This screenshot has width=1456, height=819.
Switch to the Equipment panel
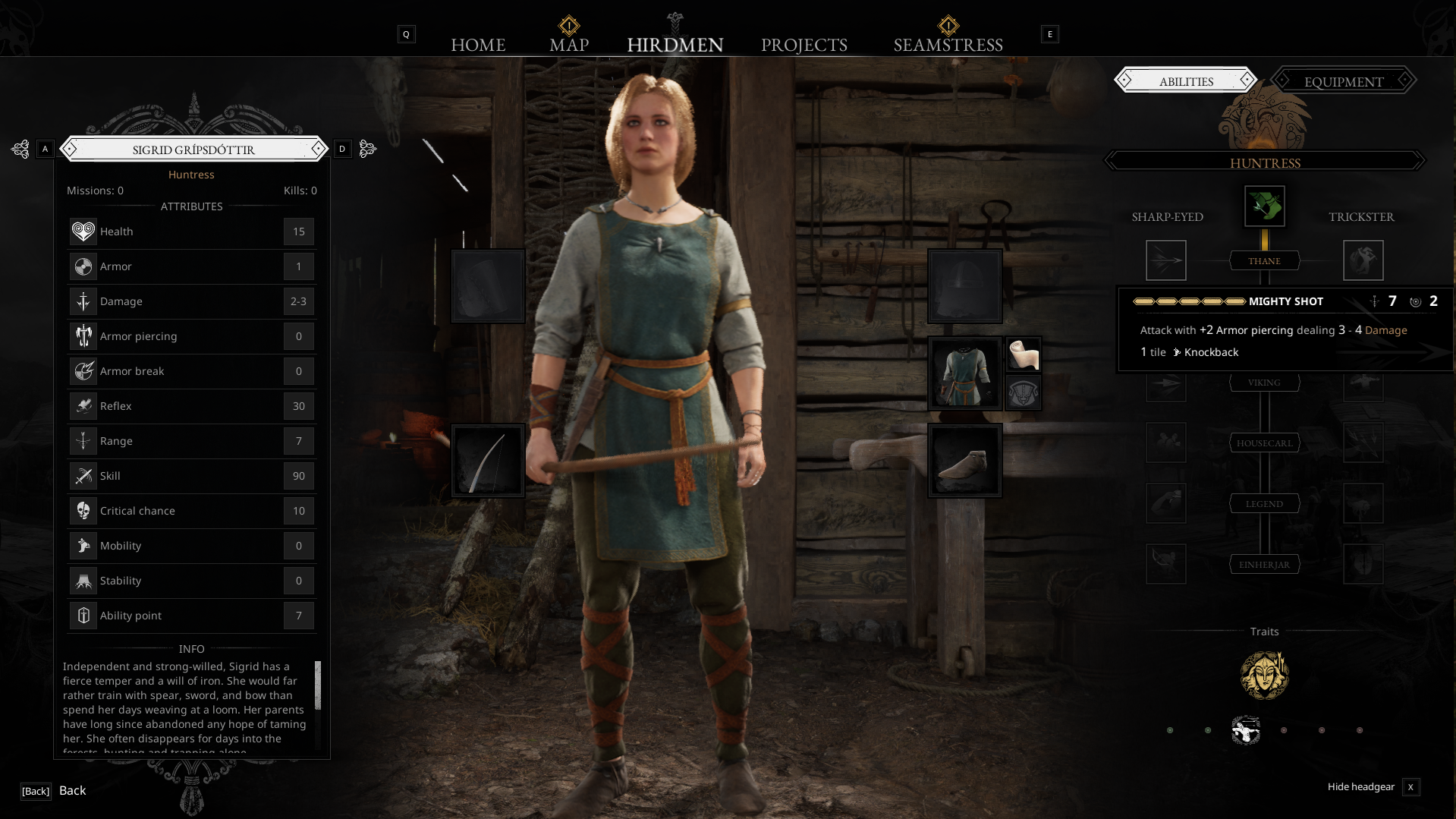[1344, 81]
